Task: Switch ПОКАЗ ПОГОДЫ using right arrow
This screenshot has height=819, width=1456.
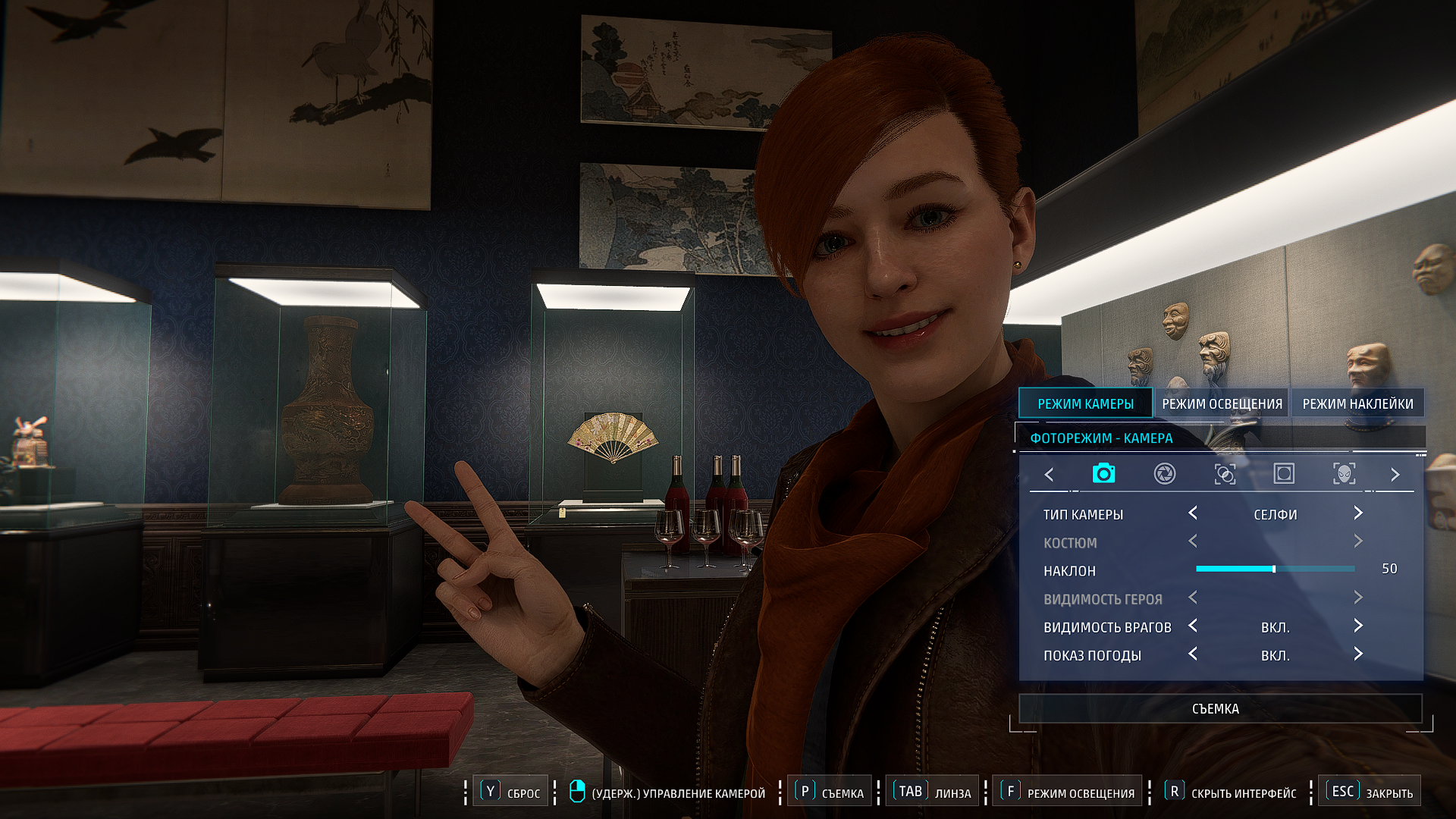Action: point(1358,654)
